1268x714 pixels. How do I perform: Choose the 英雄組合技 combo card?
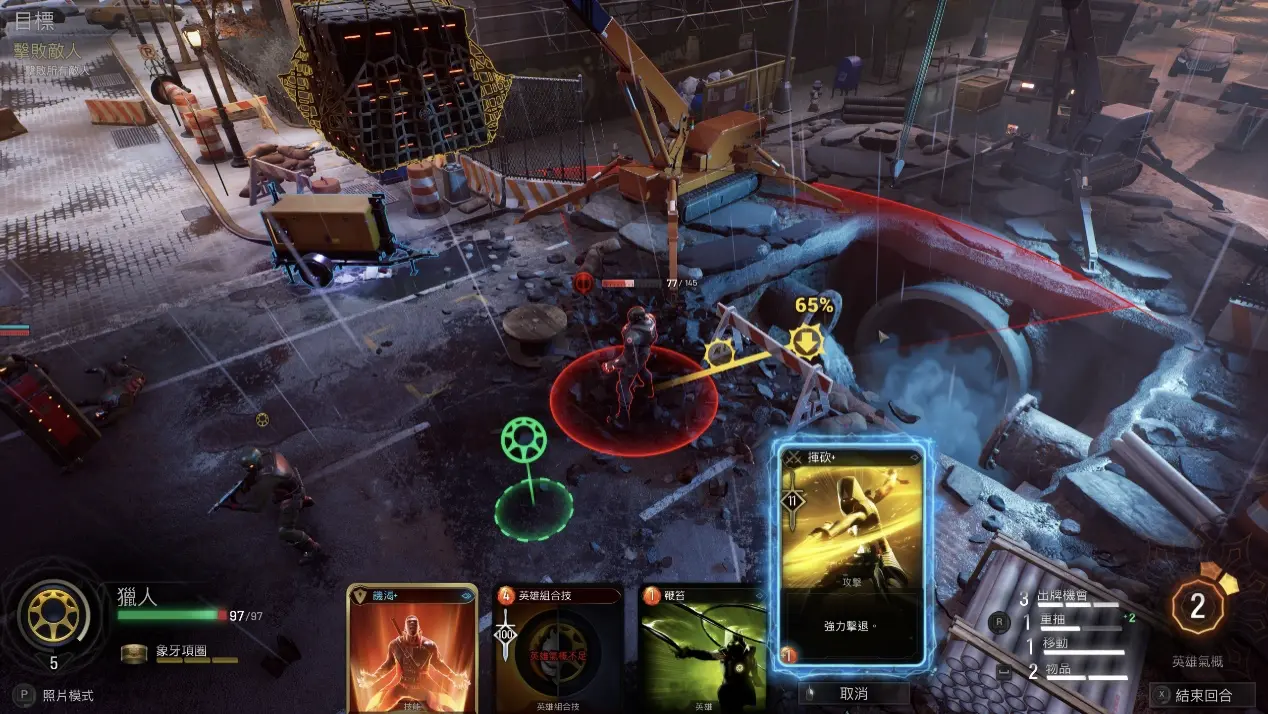pos(558,648)
